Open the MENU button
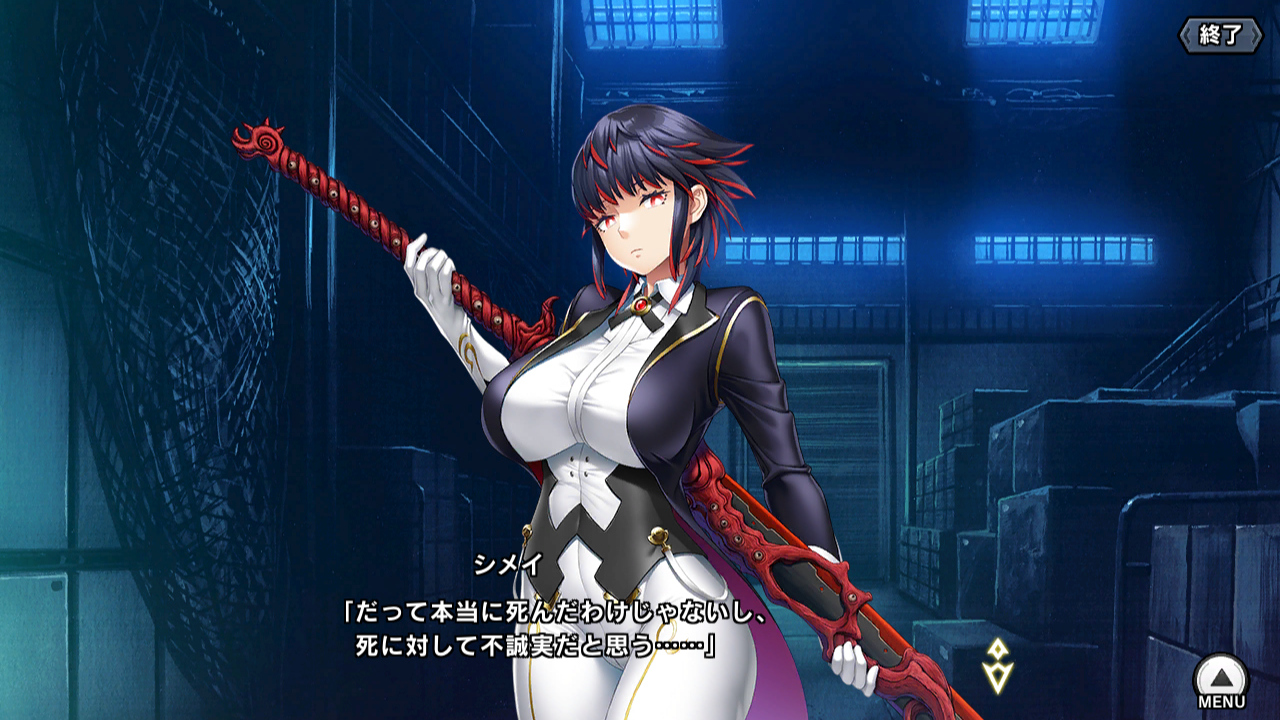Viewport: 1280px width, 720px height. click(x=1221, y=682)
